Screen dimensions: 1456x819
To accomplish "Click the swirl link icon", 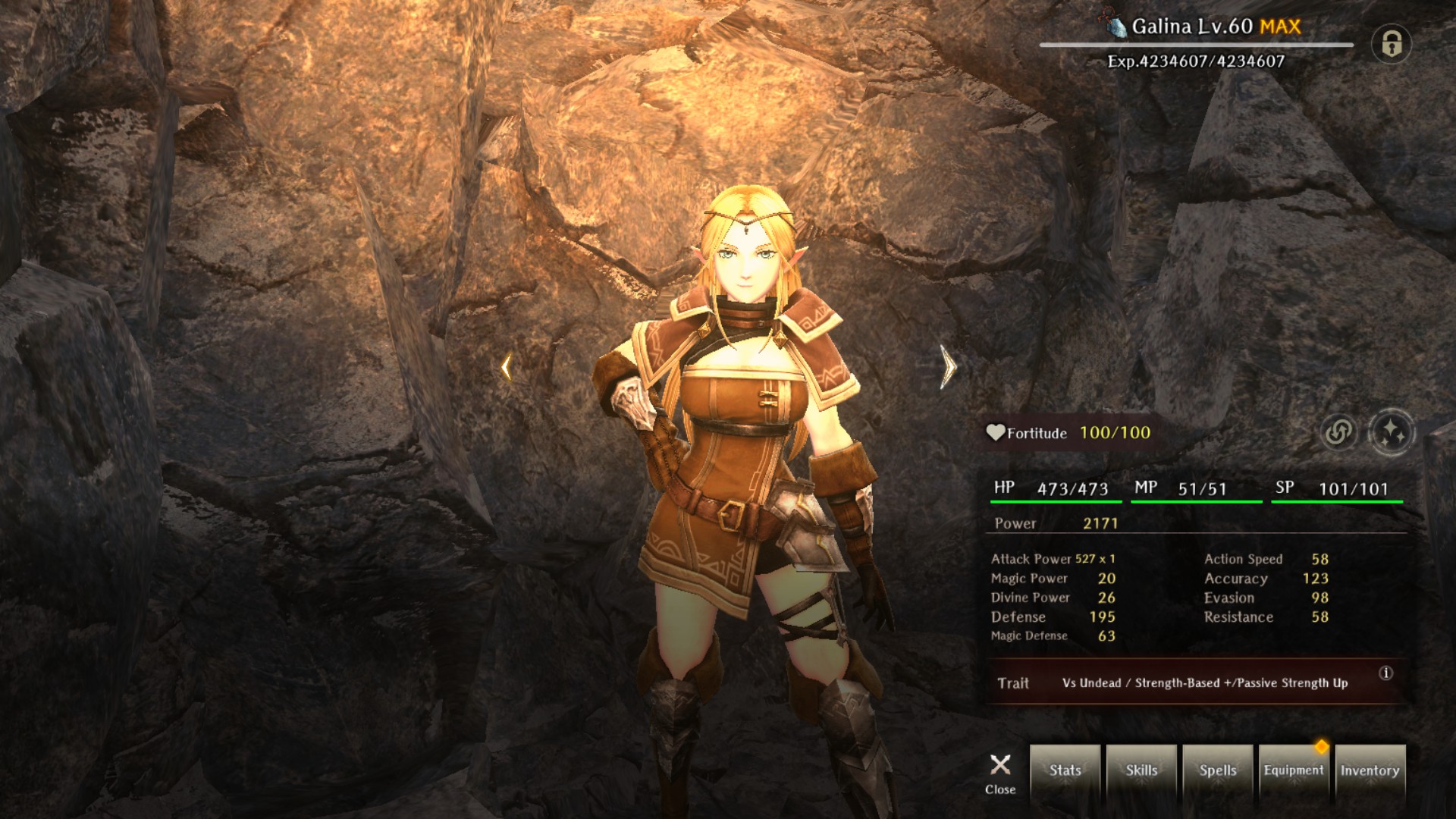I will point(1338,432).
